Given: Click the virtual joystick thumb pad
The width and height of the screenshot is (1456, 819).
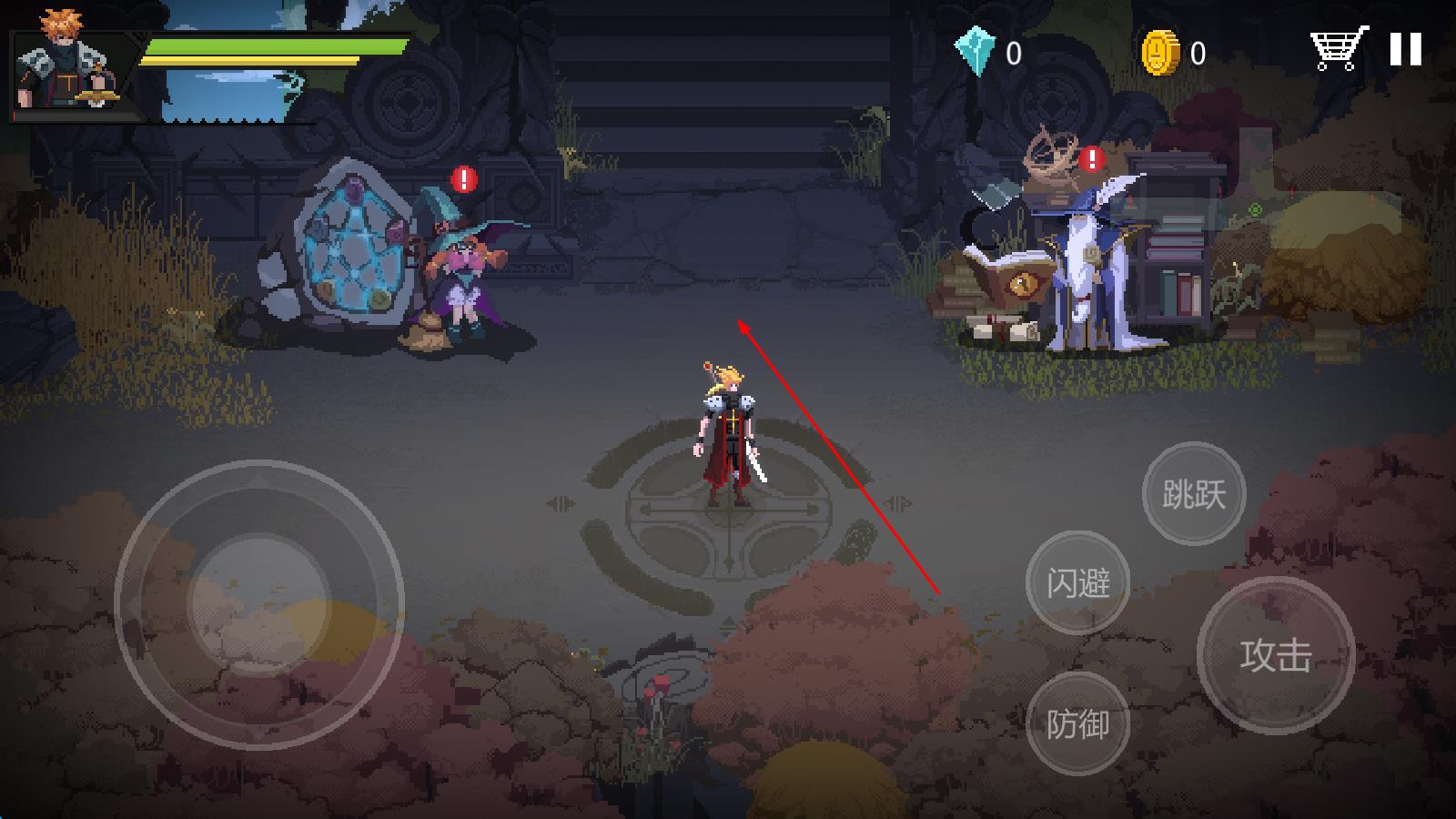Looking at the screenshot, I should [259, 604].
